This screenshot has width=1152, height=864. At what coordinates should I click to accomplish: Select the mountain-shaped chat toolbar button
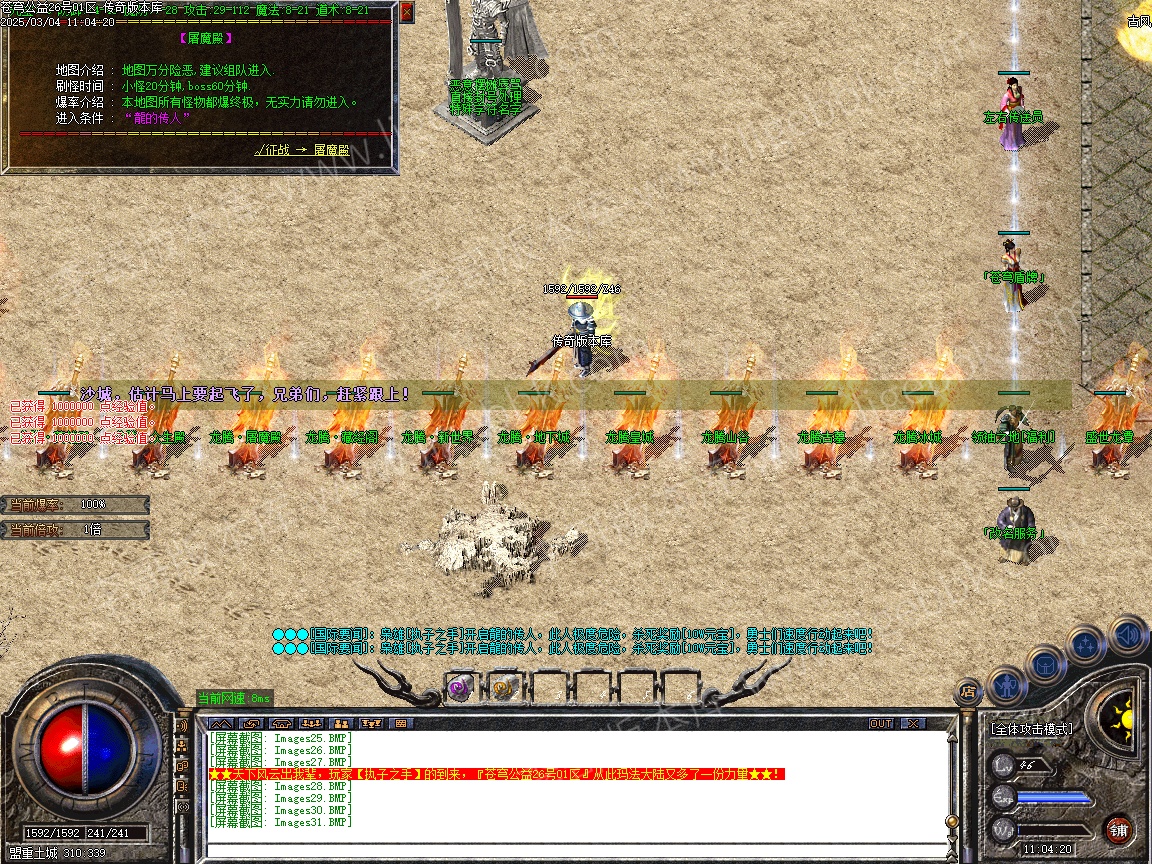[x=221, y=723]
